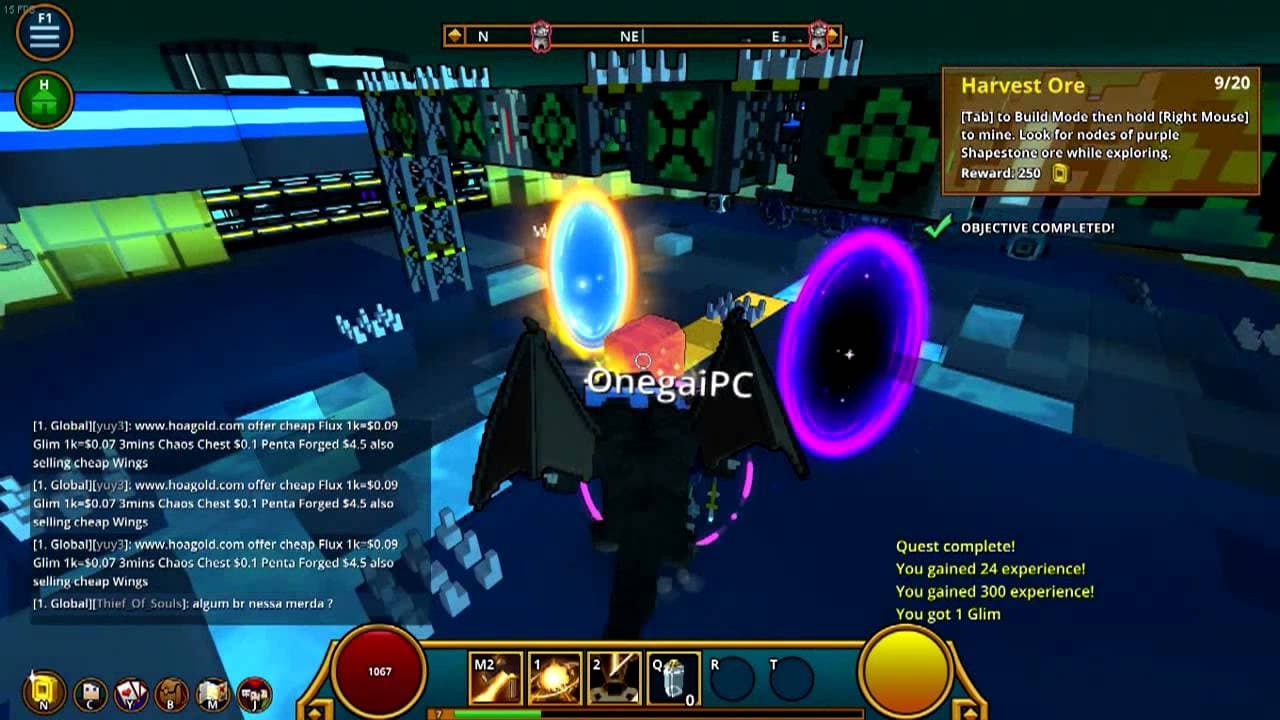Open the map icon labeled M
The height and width of the screenshot is (720, 1280).
(x=212, y=692)
